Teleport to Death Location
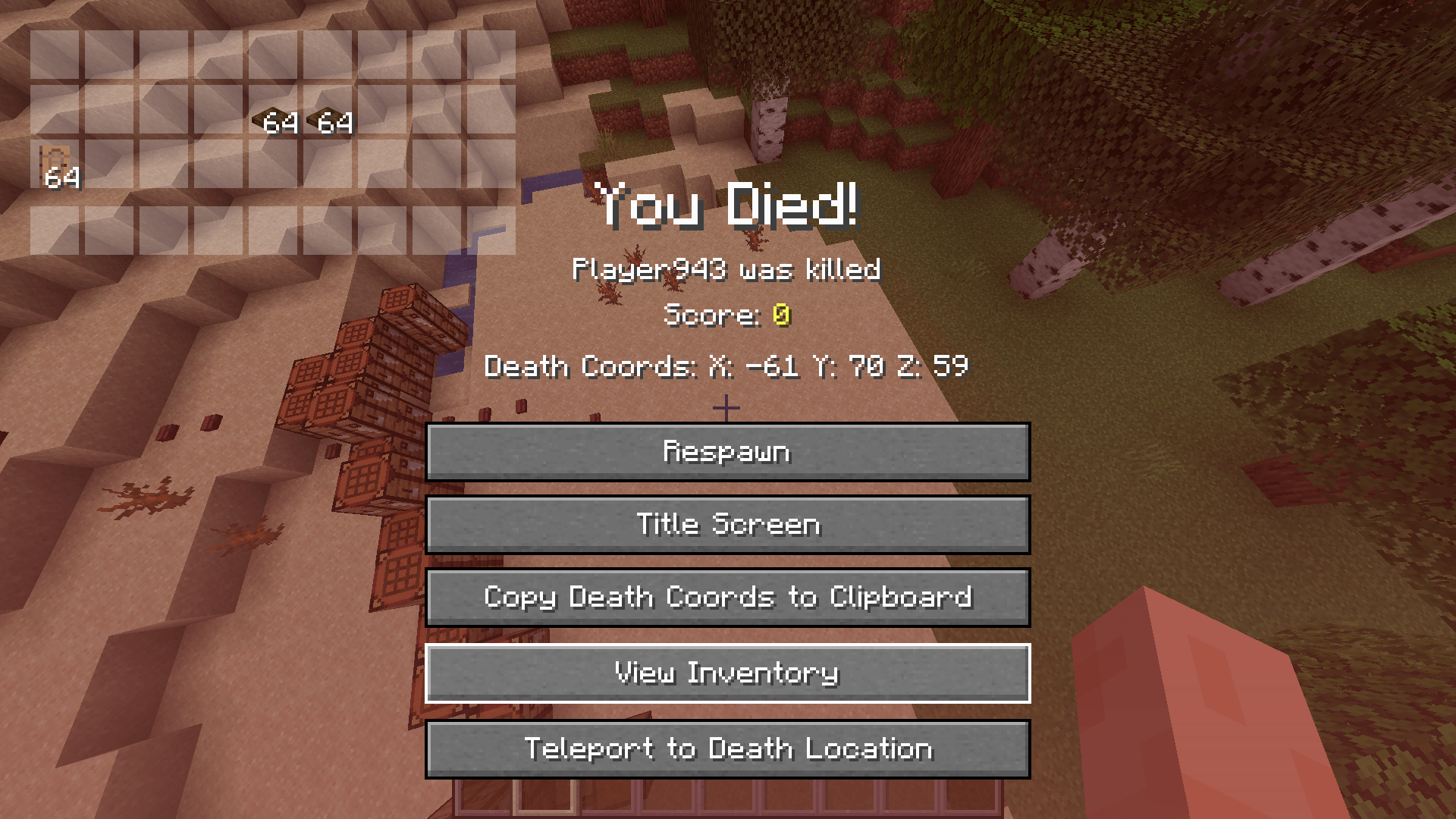This screenshot has width=1456, height=819. pos(728,748)
